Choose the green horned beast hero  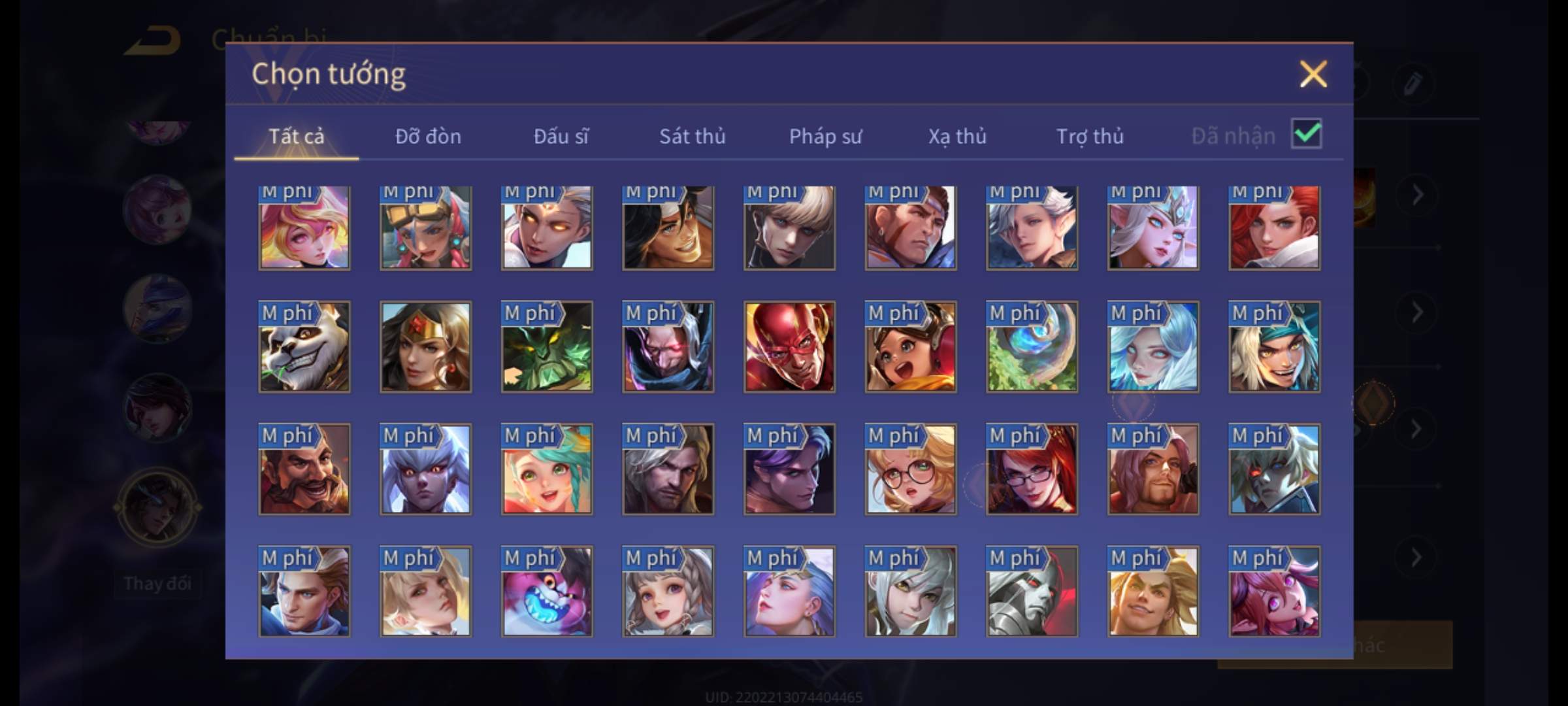(x=547, y=347)
